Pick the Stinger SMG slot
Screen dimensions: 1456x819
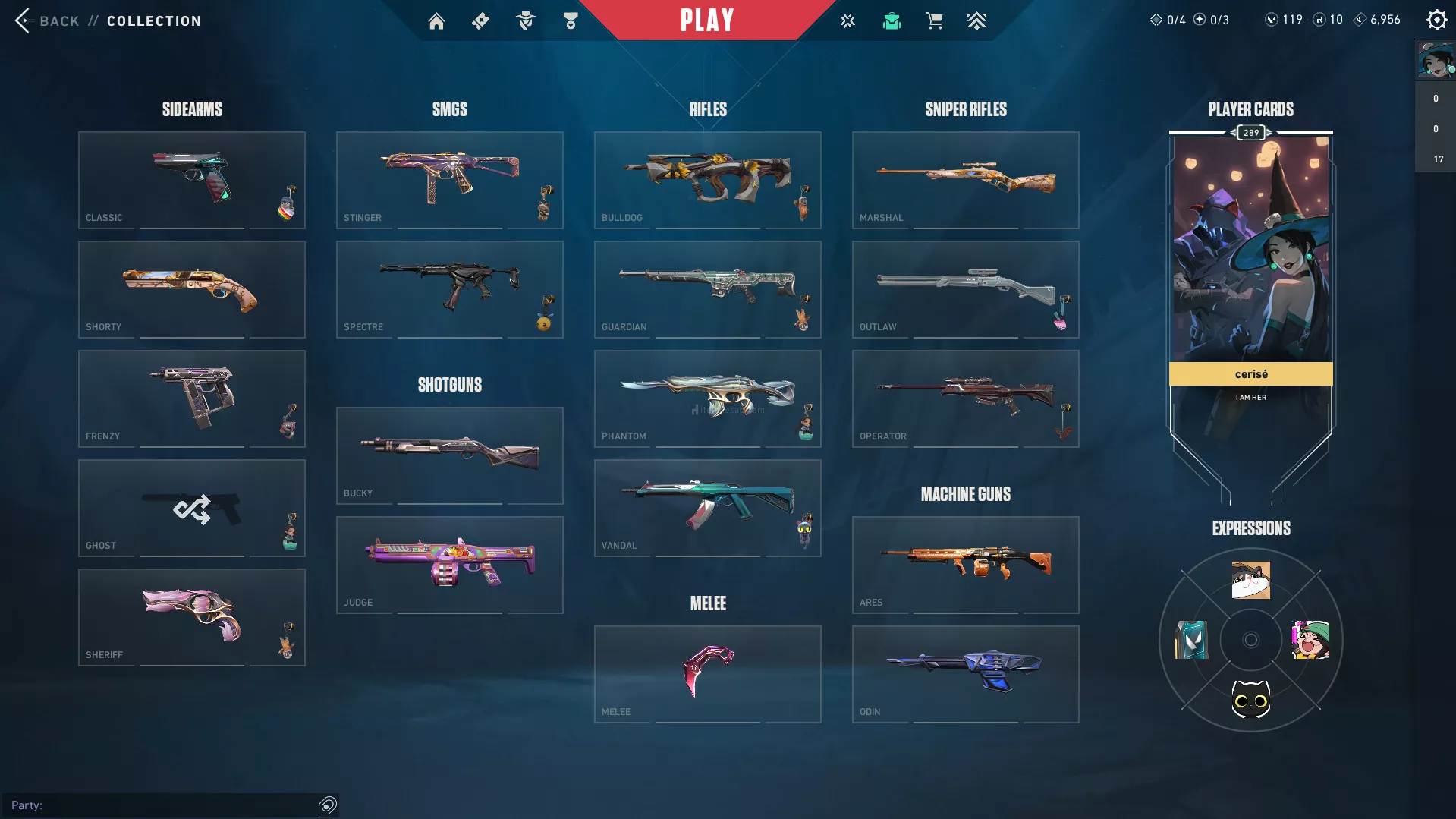click(x=449, y=180)
